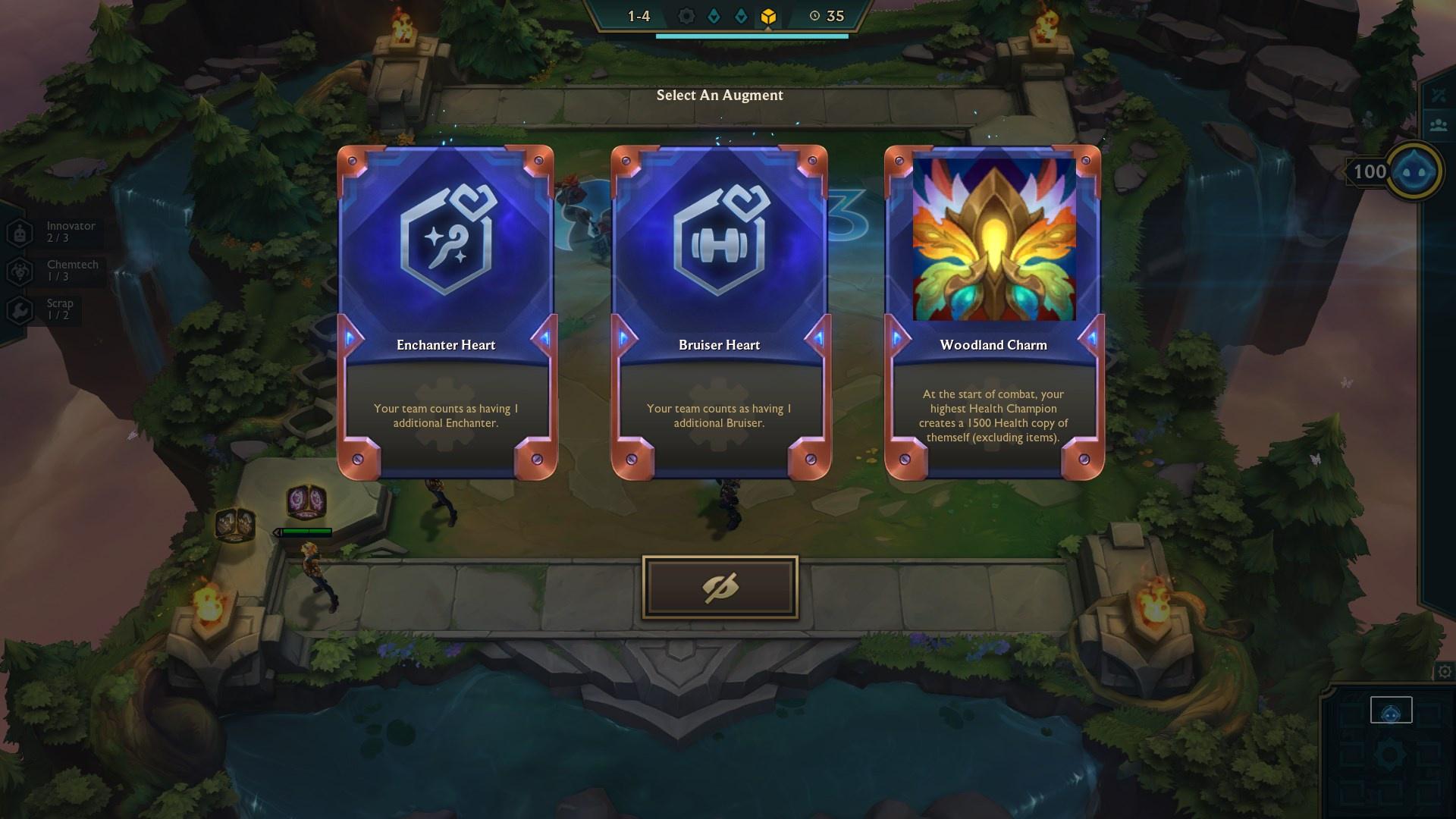Click the Chemtech trait icon
Screen dimensions: 1456x819
click(19, 270)
